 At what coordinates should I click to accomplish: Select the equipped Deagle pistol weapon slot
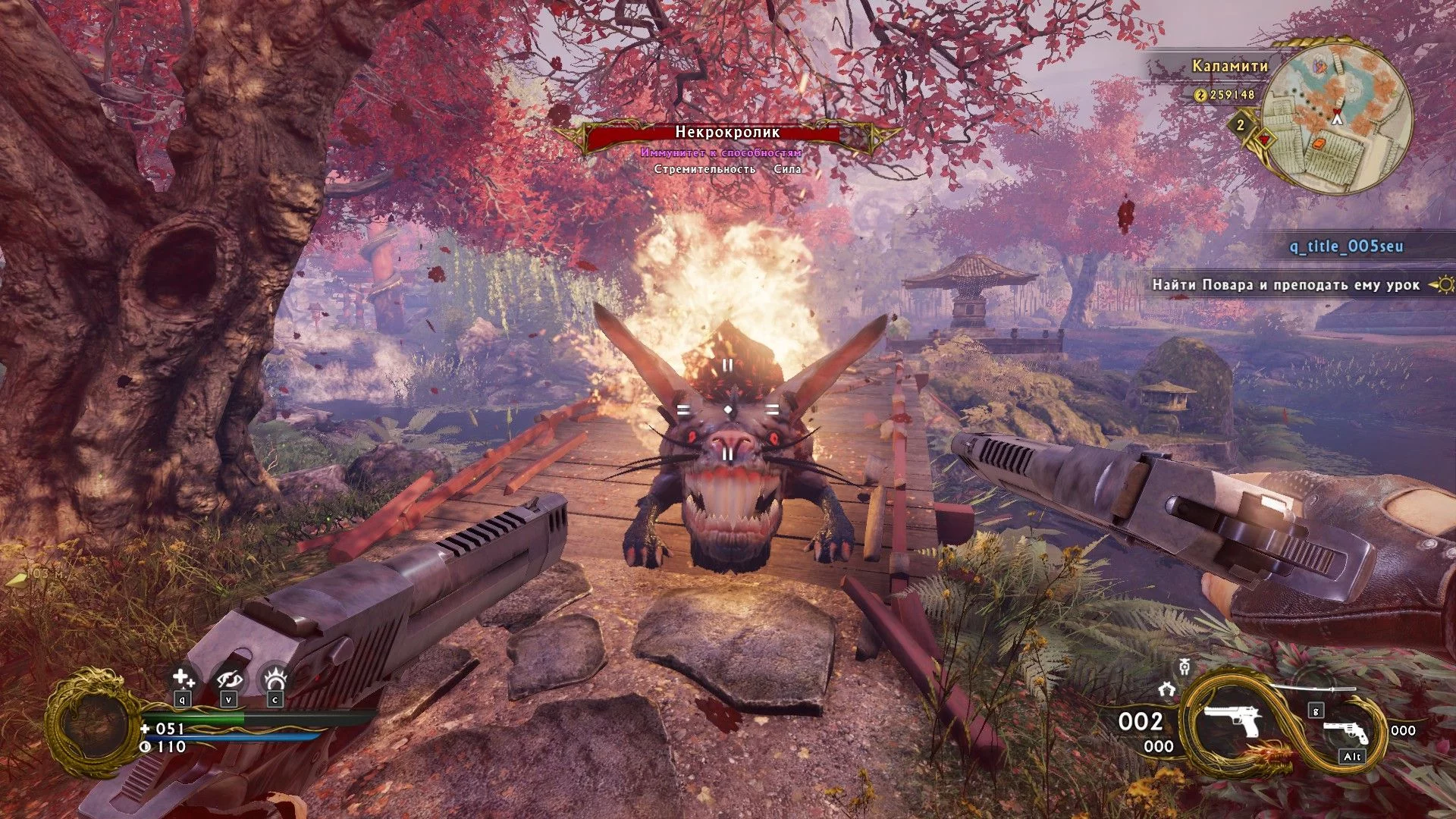point(1232,719)
